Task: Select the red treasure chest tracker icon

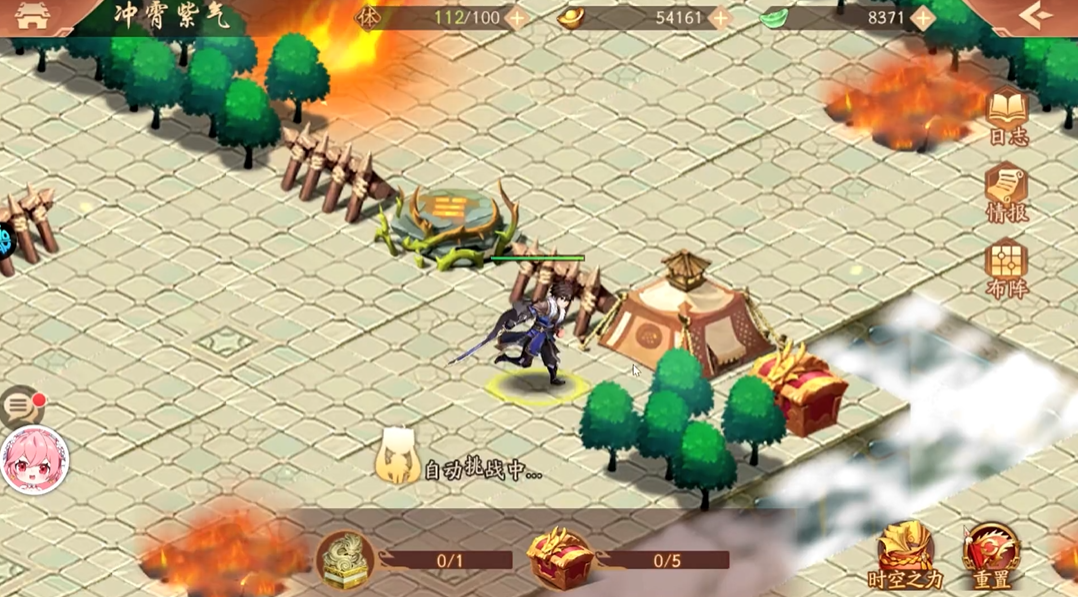Action: point(561,559)
